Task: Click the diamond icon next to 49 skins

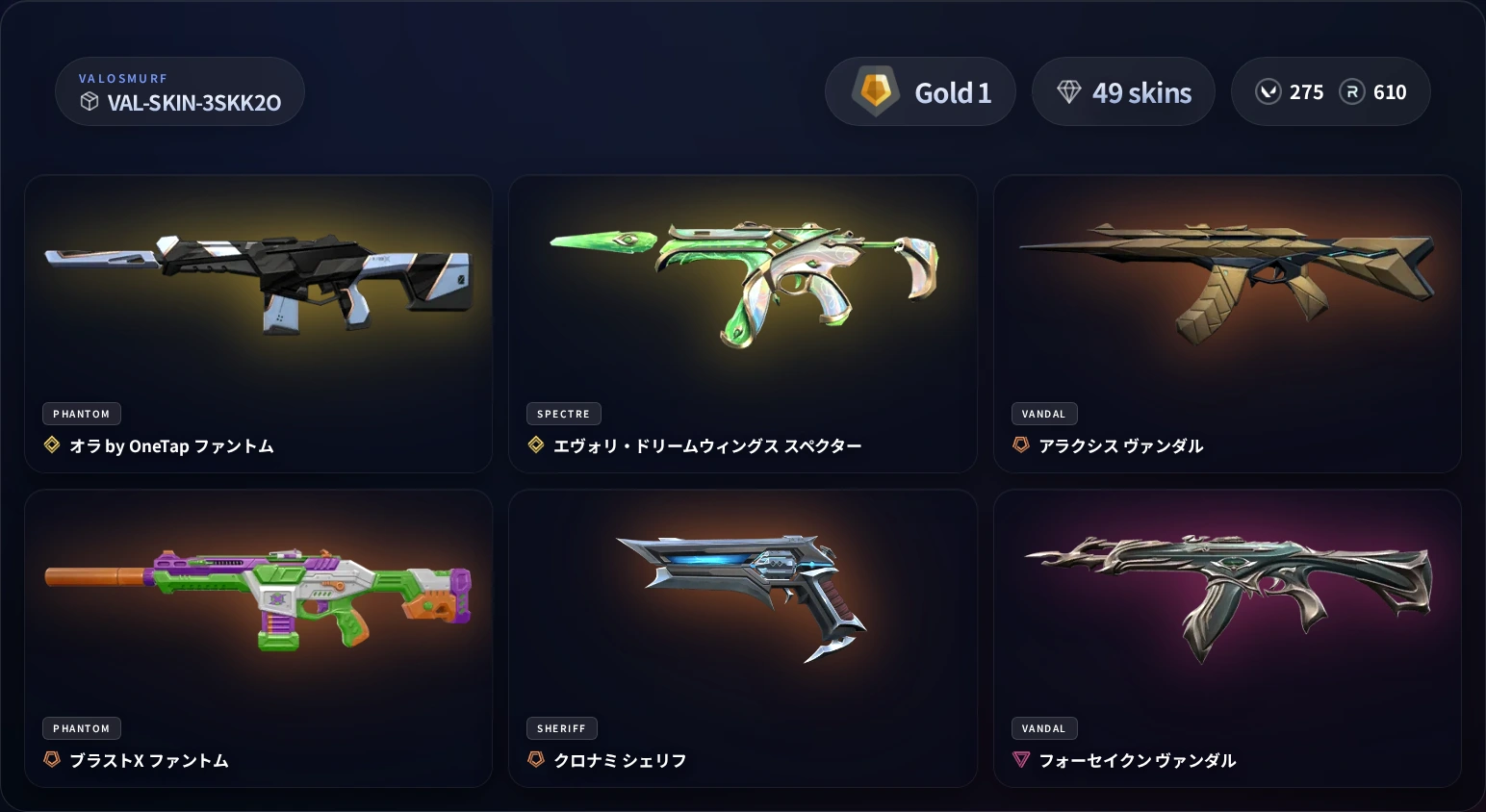Action: coord(1068,90)
